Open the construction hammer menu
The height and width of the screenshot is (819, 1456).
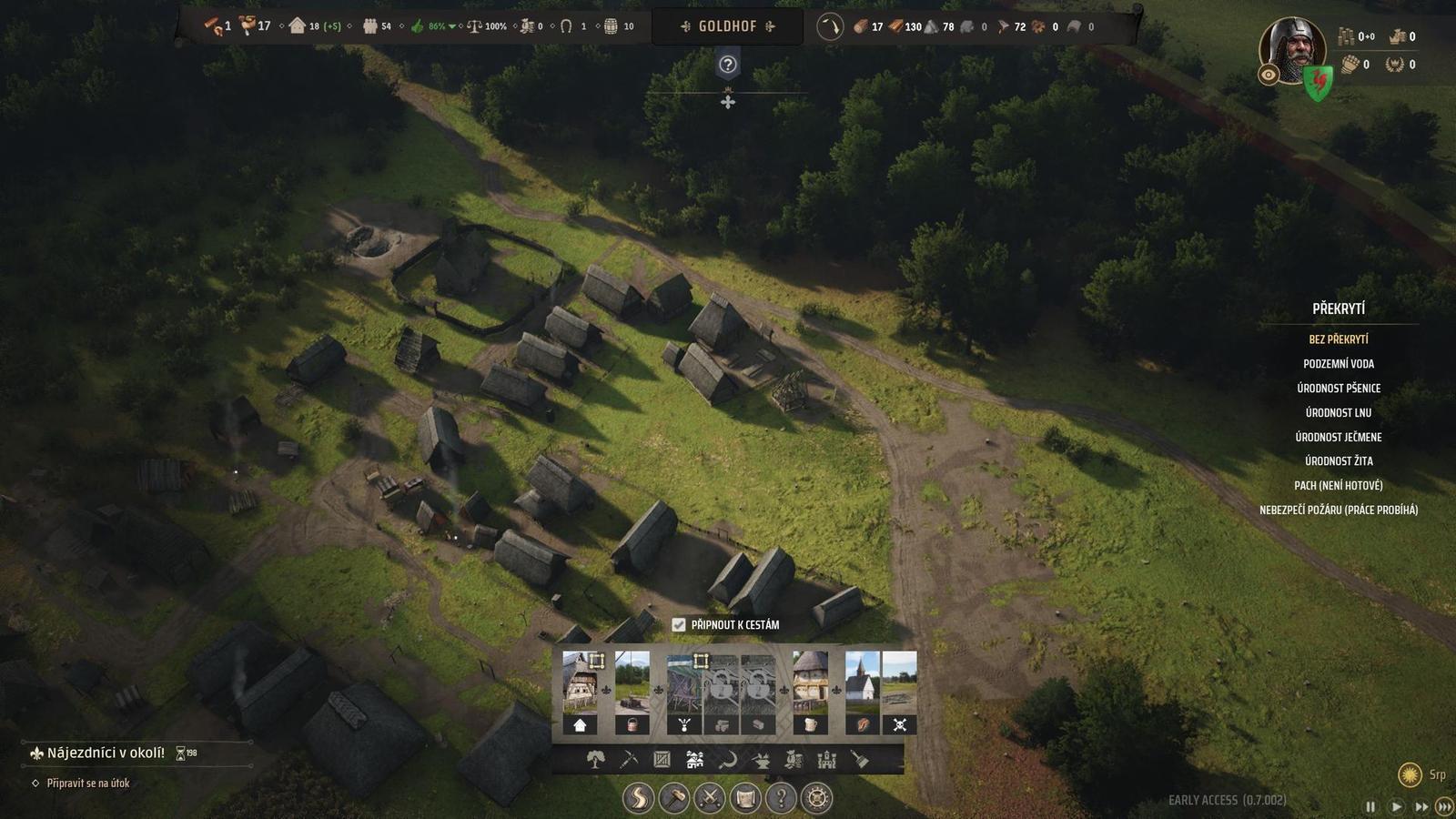673,798
